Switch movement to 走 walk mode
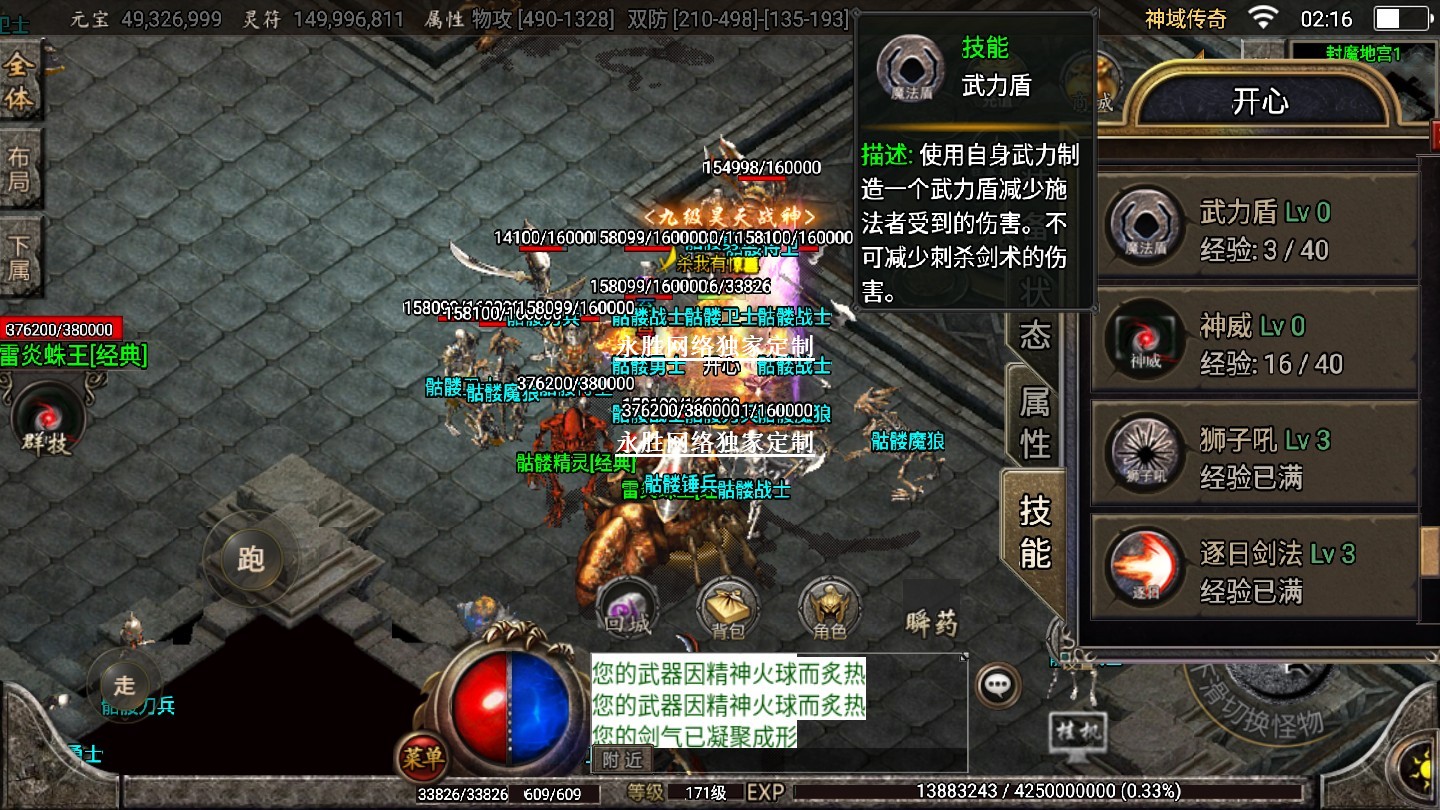 (124, 685)
